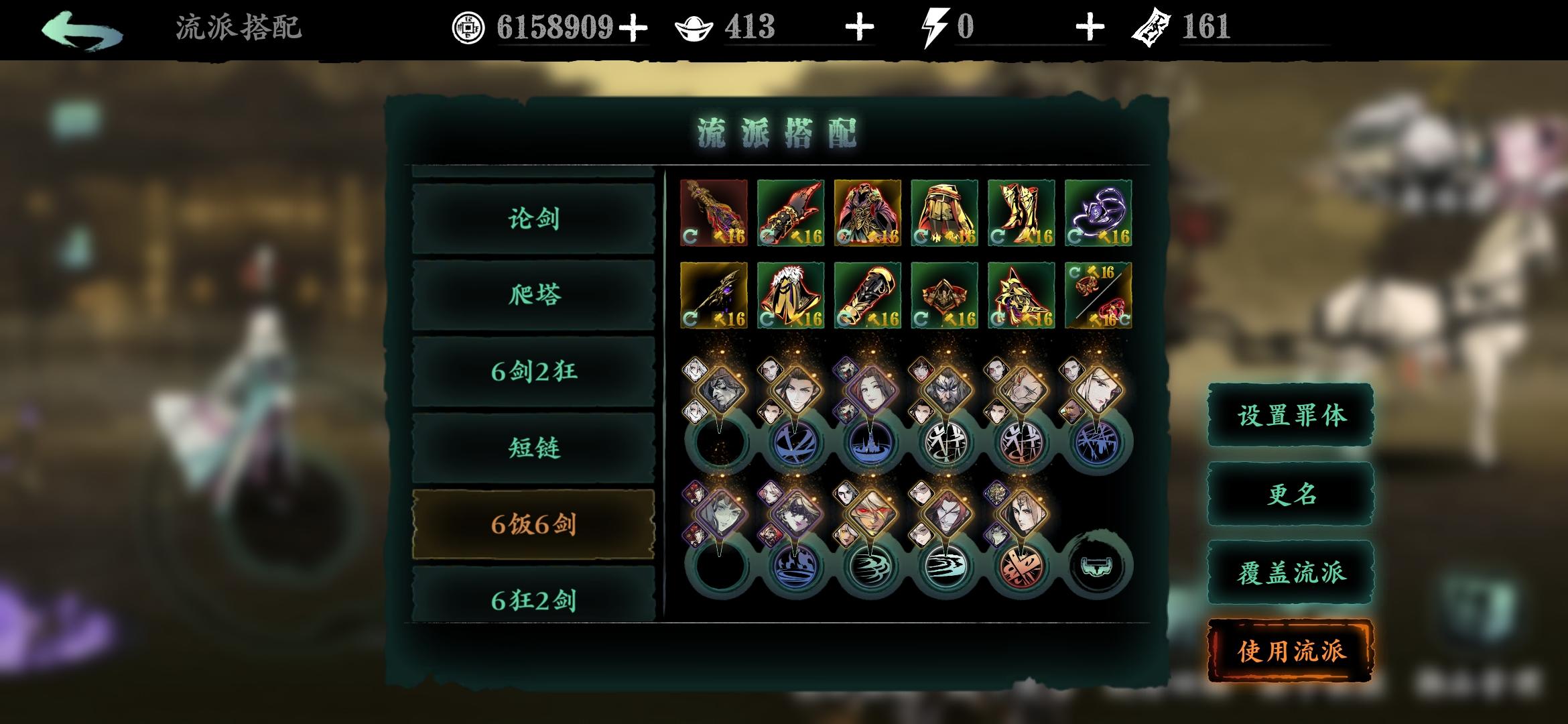The image size is (1568, 724).
Task: Open 设置罪体 settings
Action: (1291, 416)
